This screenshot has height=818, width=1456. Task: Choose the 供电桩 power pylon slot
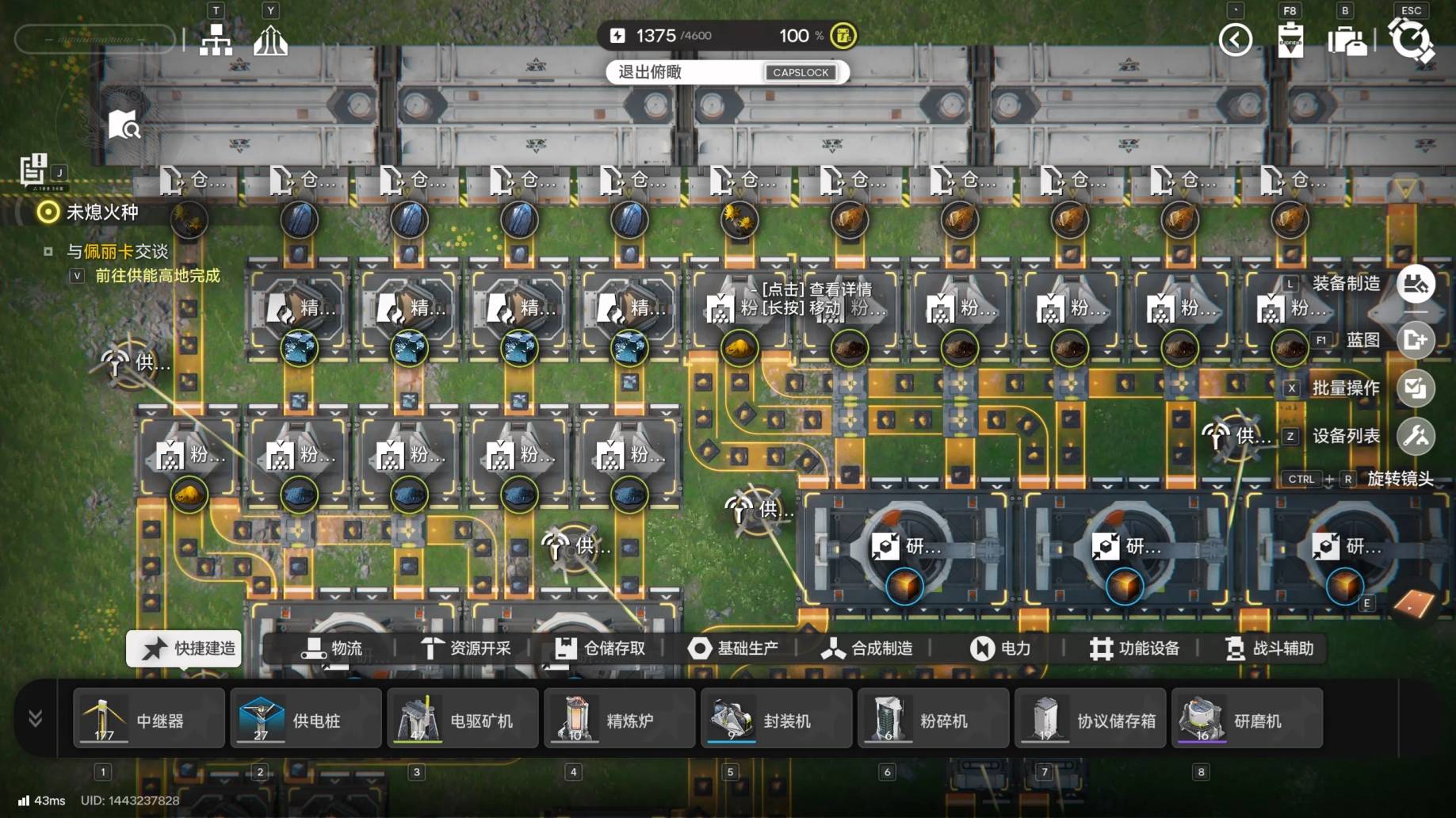pos(305,719)
